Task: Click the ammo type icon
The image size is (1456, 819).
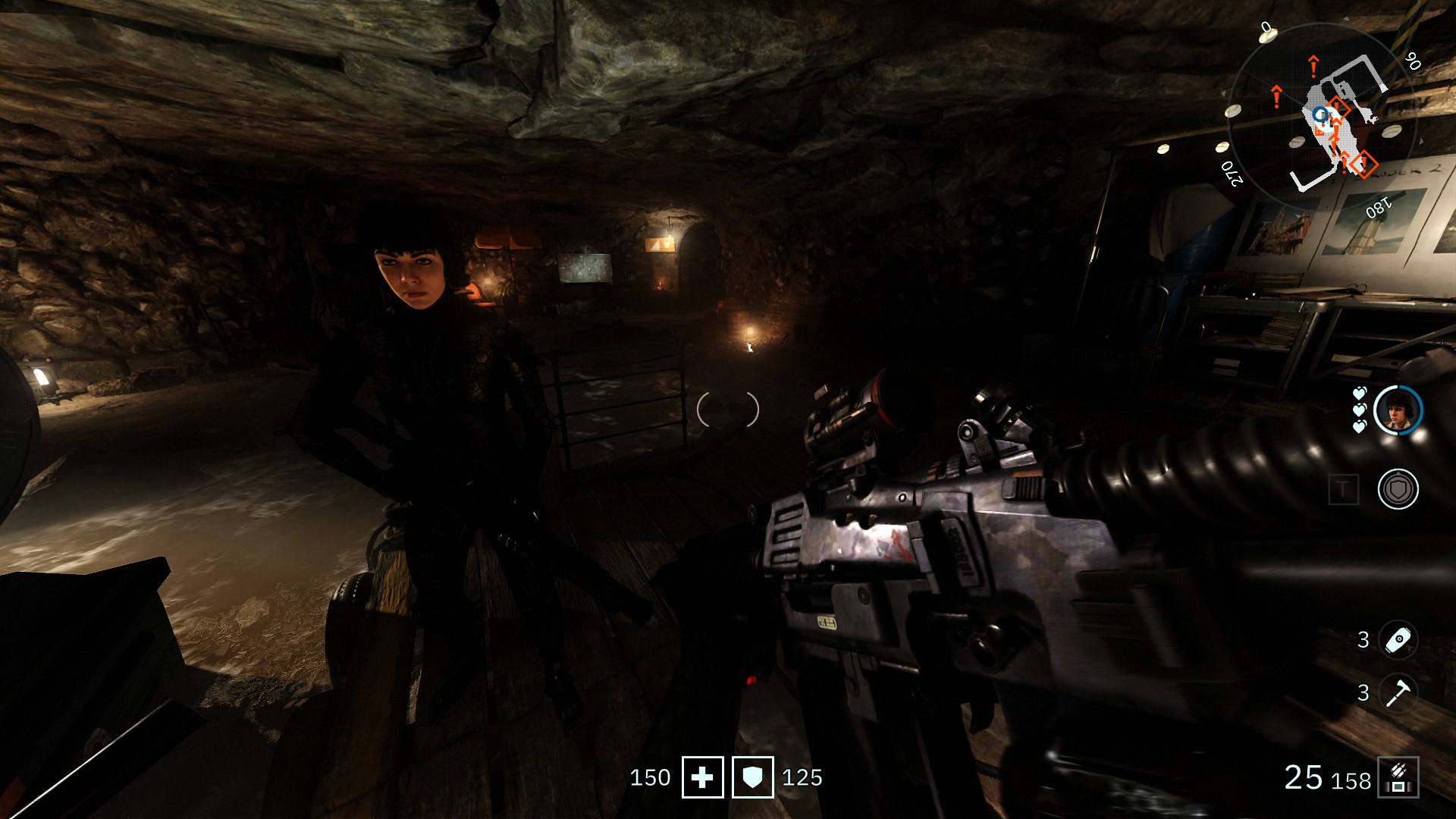Action: coord(1398,777)
